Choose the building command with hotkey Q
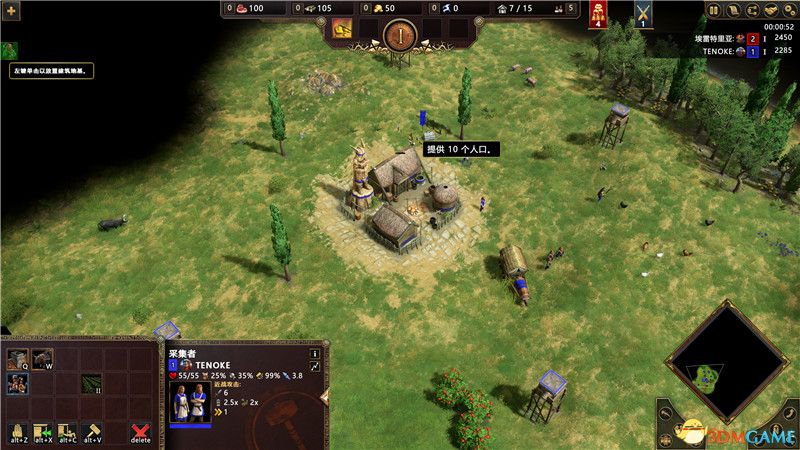 (18, 358)
